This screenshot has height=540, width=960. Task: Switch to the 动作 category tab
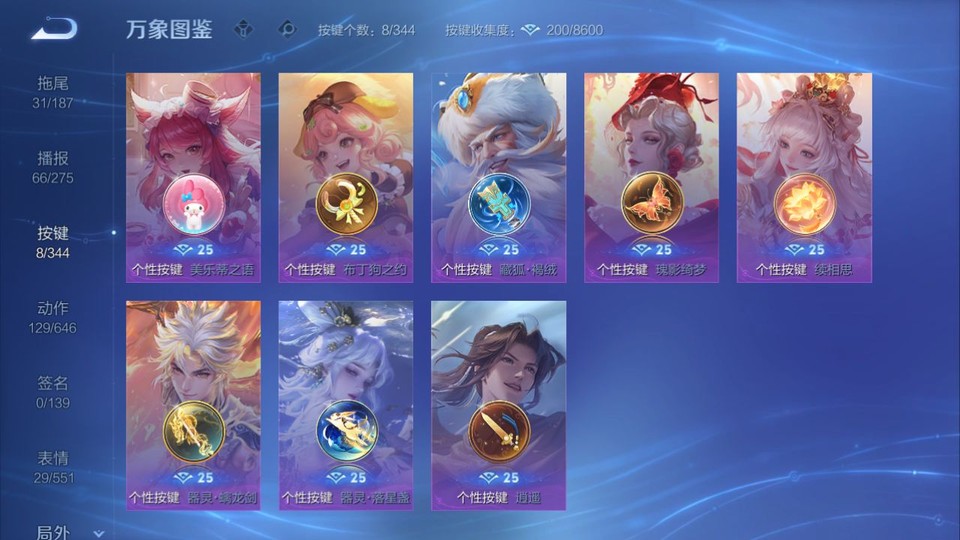coord(53,317)
